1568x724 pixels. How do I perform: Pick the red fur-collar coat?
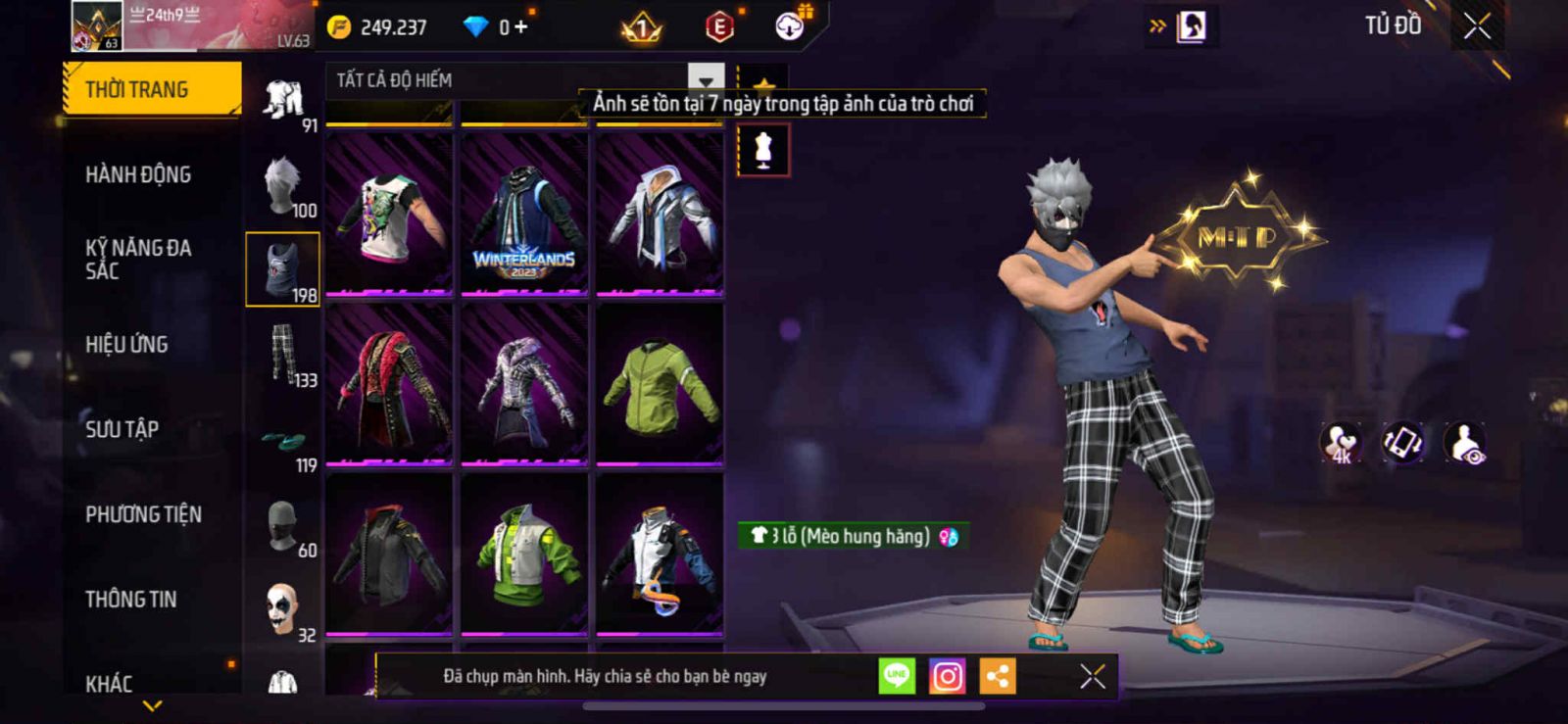(389, 384)
